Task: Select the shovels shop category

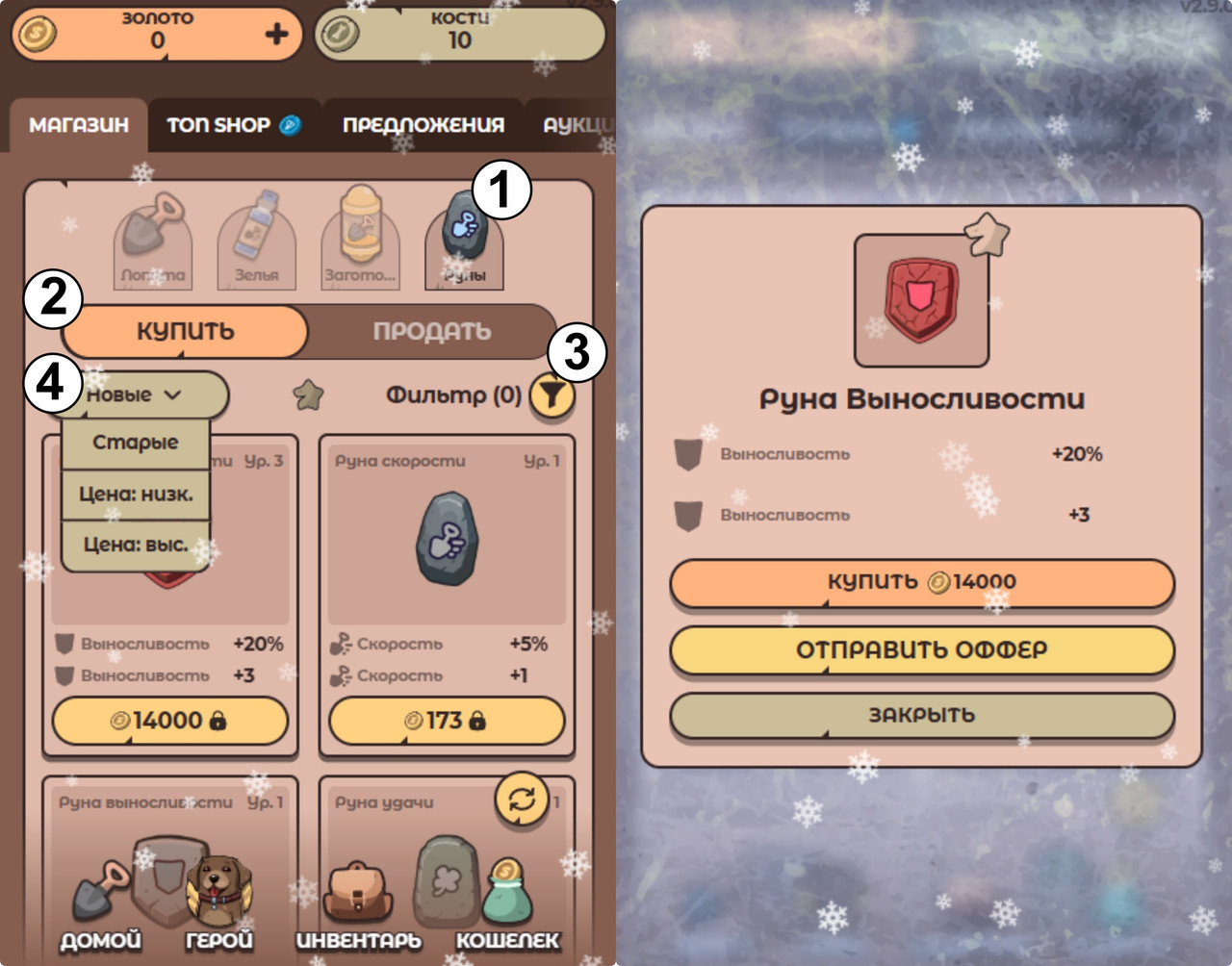Action: [153, 241]
